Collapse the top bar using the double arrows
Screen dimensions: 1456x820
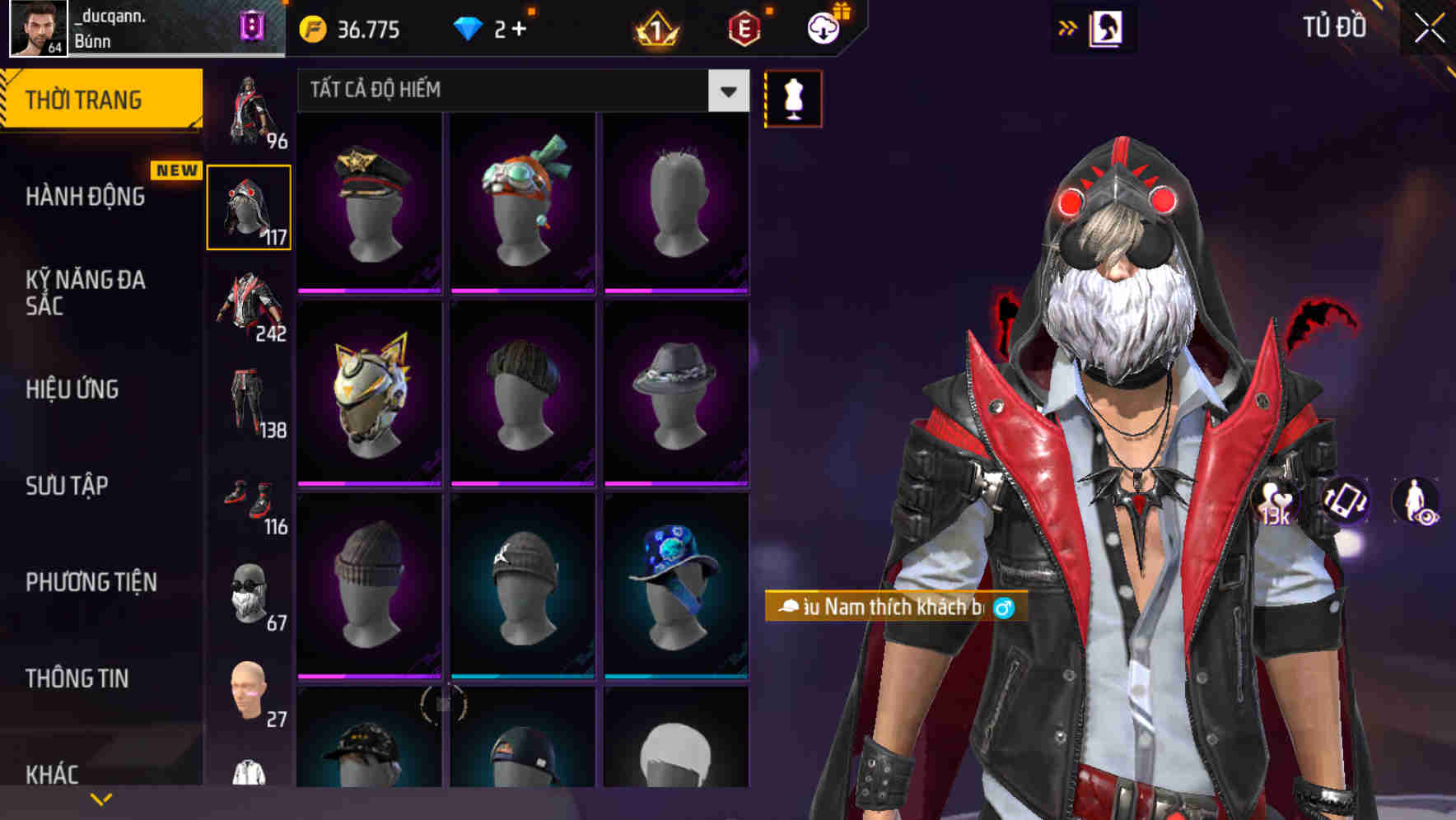tap(1068, 27)
